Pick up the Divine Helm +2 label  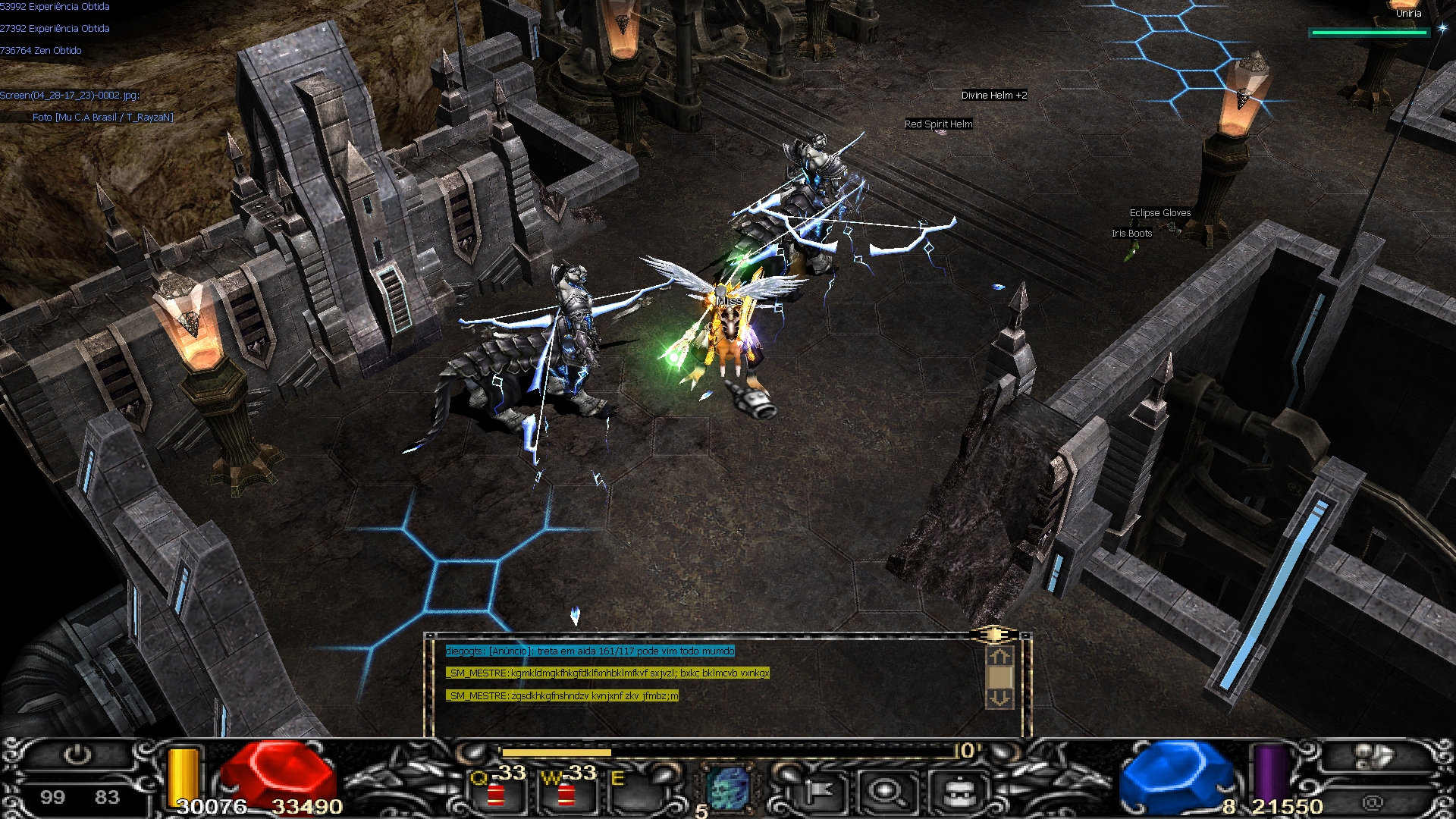(993, 96)
